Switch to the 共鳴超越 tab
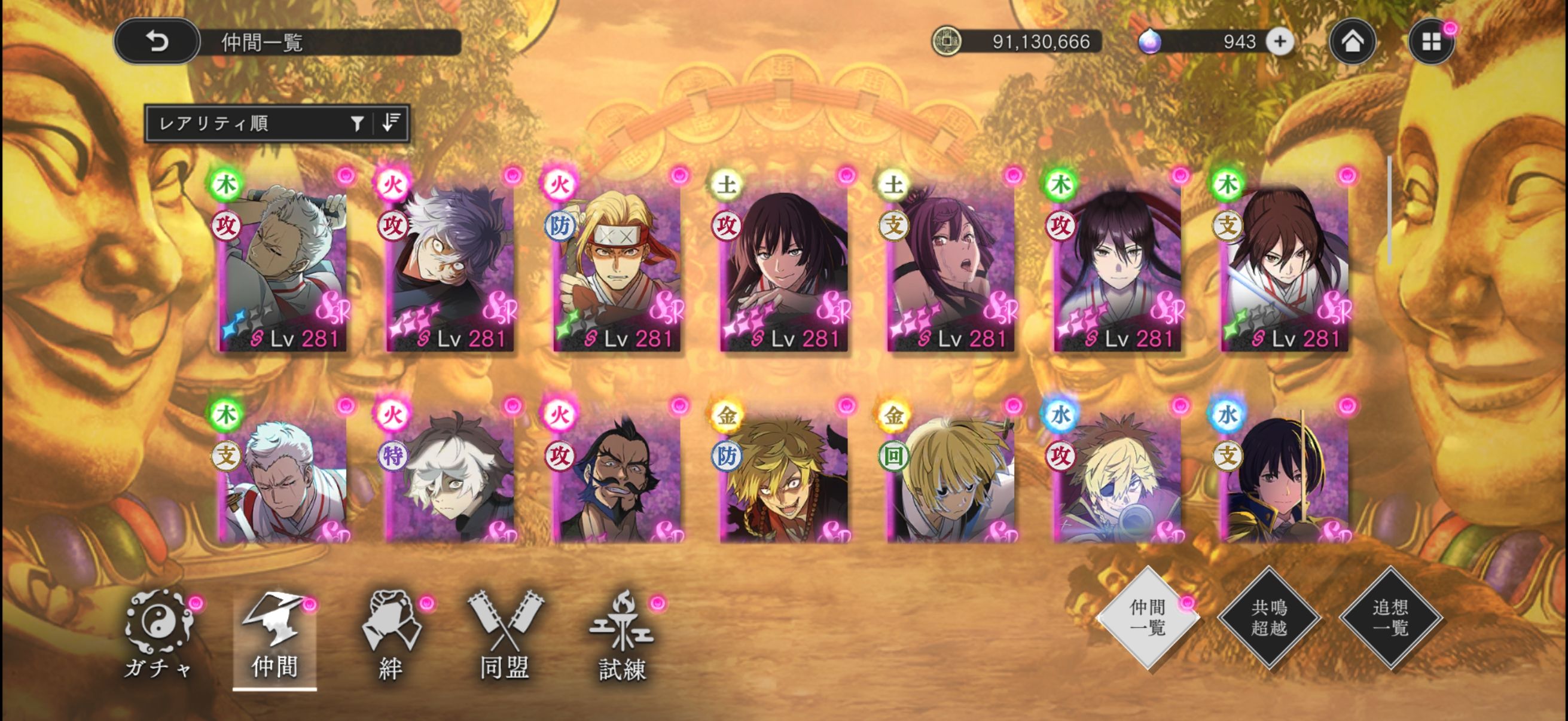The height and width of the screenshot is (721, 1568). [x=1269, y=618]
